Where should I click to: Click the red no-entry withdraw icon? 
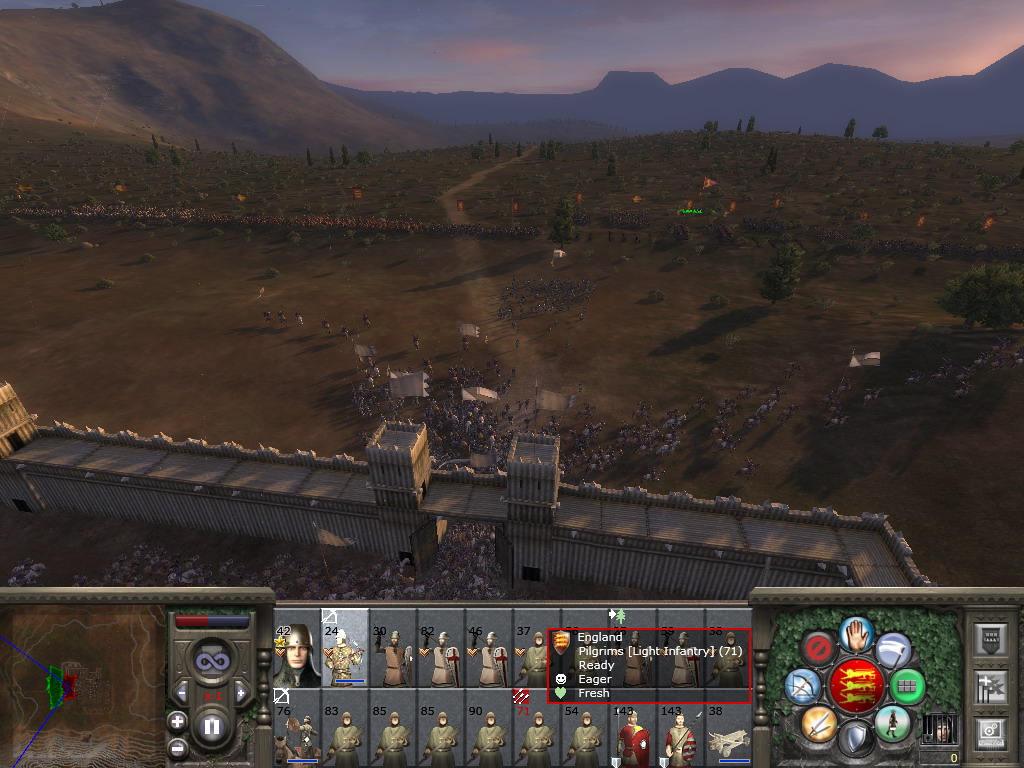click(820, 649)
